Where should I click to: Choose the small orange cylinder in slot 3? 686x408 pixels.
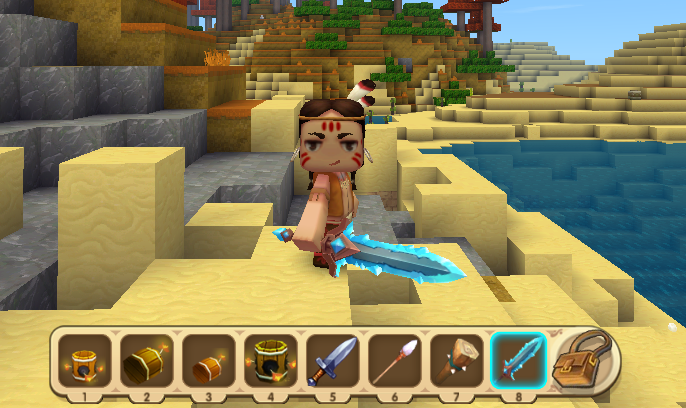click(209, 361)
